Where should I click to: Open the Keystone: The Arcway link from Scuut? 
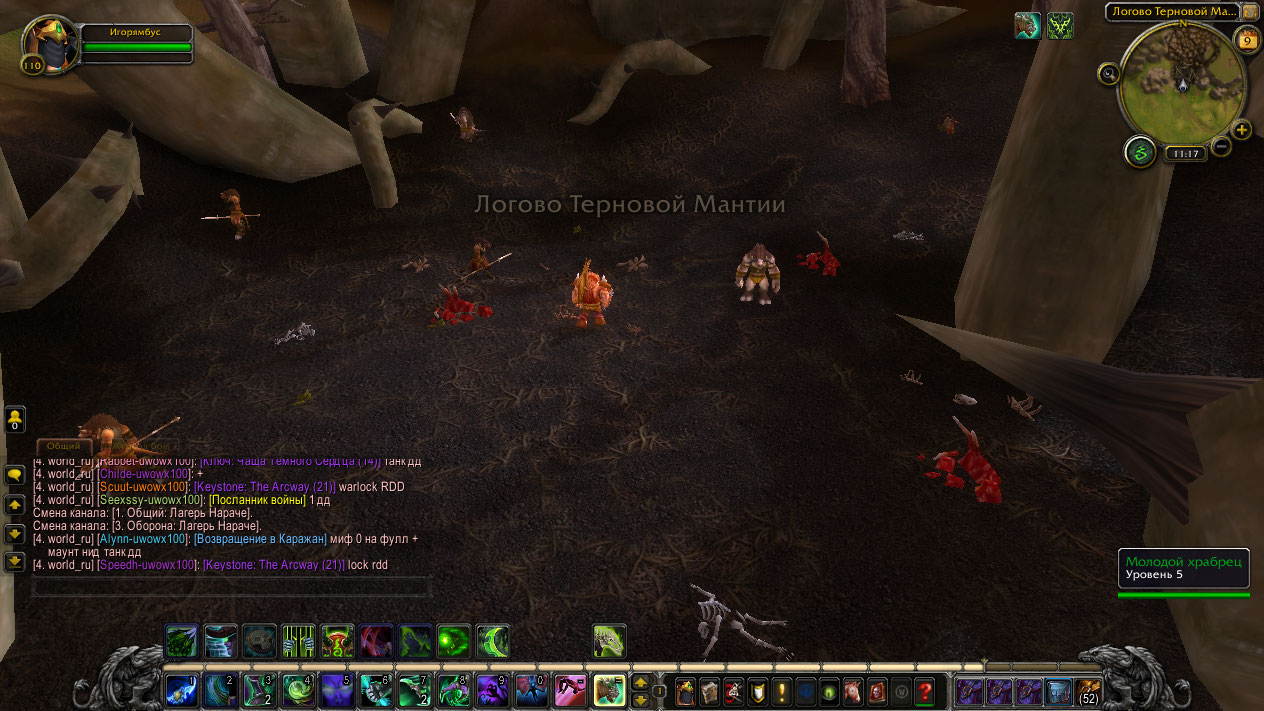click(x=264, y=486)
